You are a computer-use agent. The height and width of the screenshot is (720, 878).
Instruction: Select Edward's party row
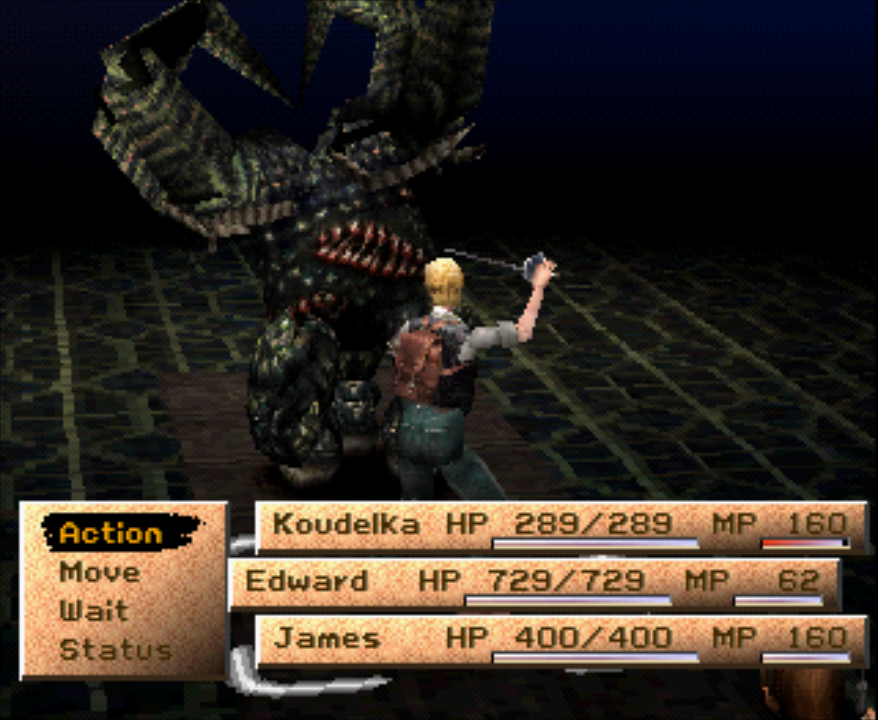pyautogui.click(x=533, y=583)
